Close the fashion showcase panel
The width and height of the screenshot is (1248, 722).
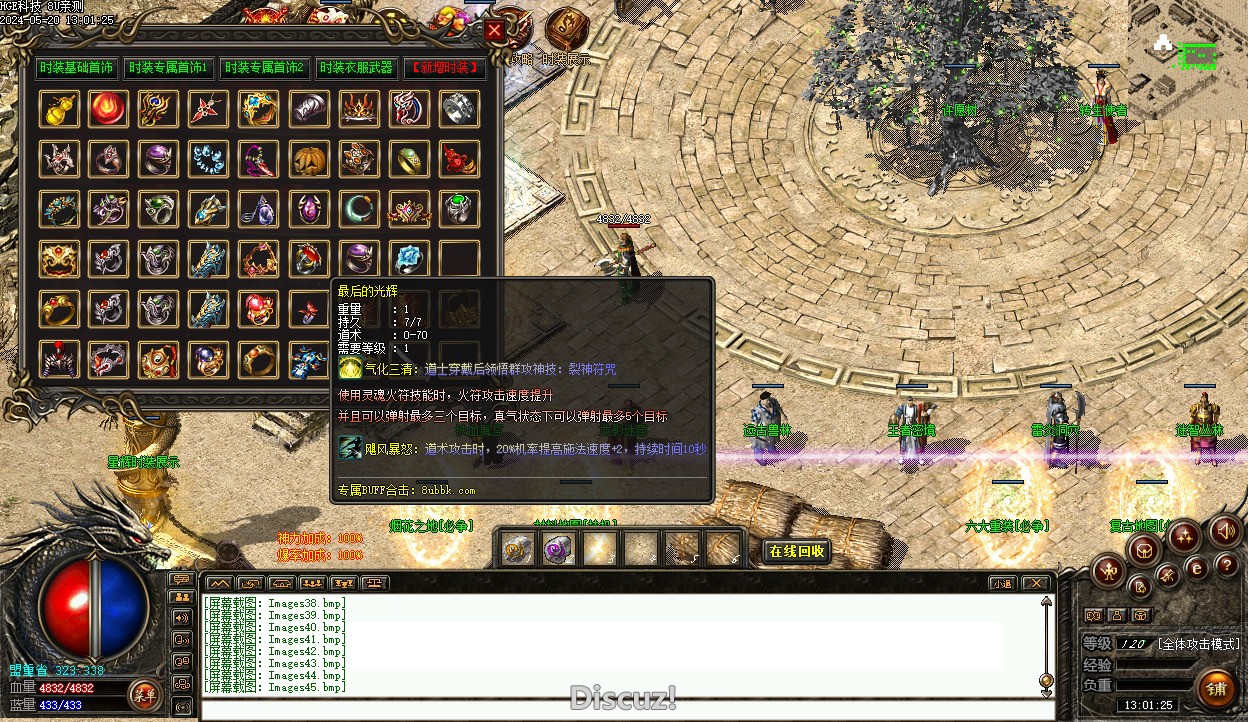(494, 31)
